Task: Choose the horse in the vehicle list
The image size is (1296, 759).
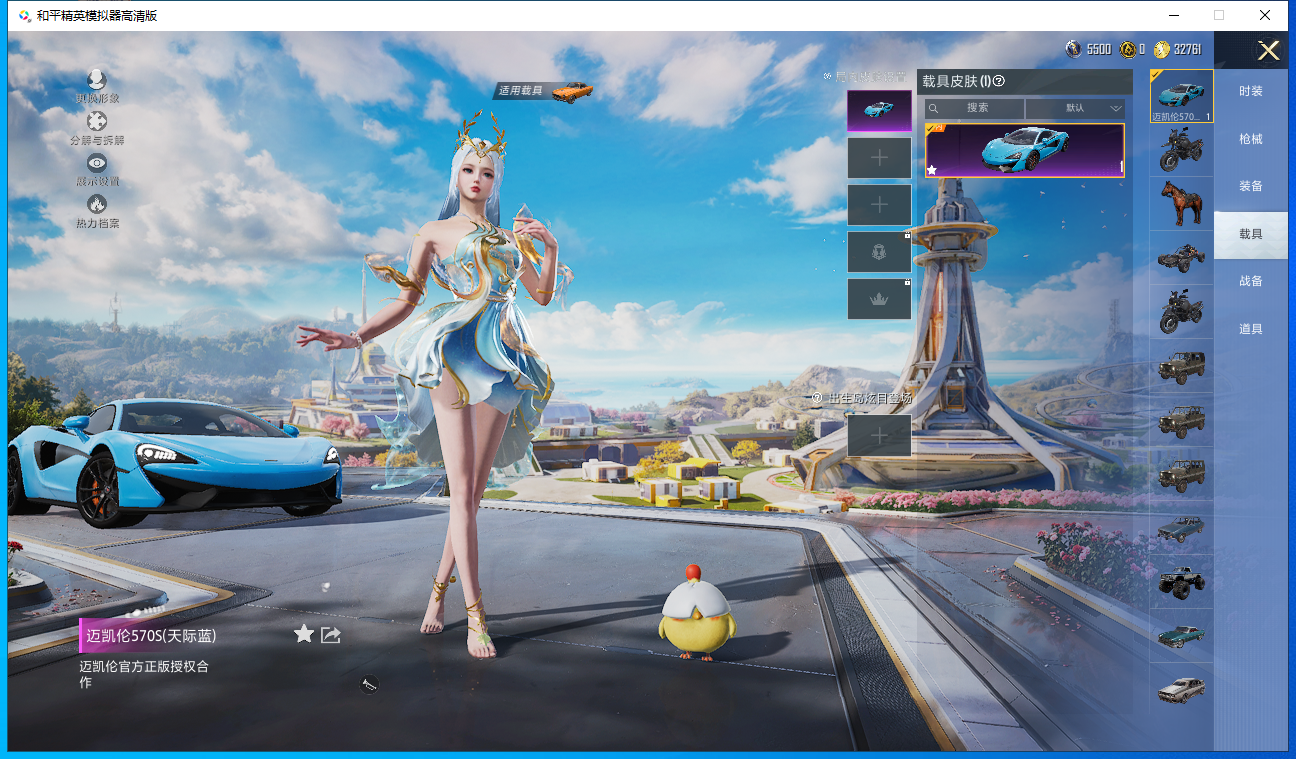Action: click(1181, 204)
